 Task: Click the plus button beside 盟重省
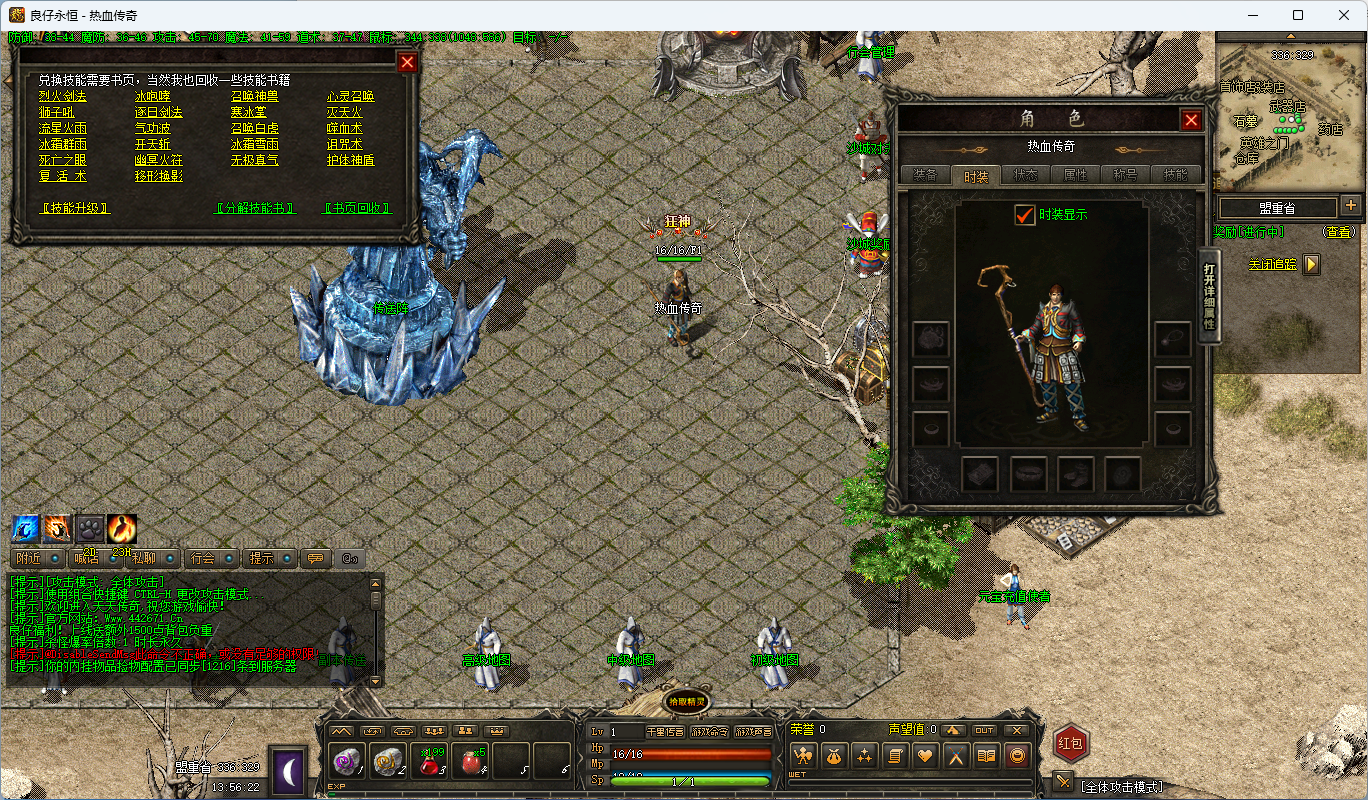coord(1351,206)
